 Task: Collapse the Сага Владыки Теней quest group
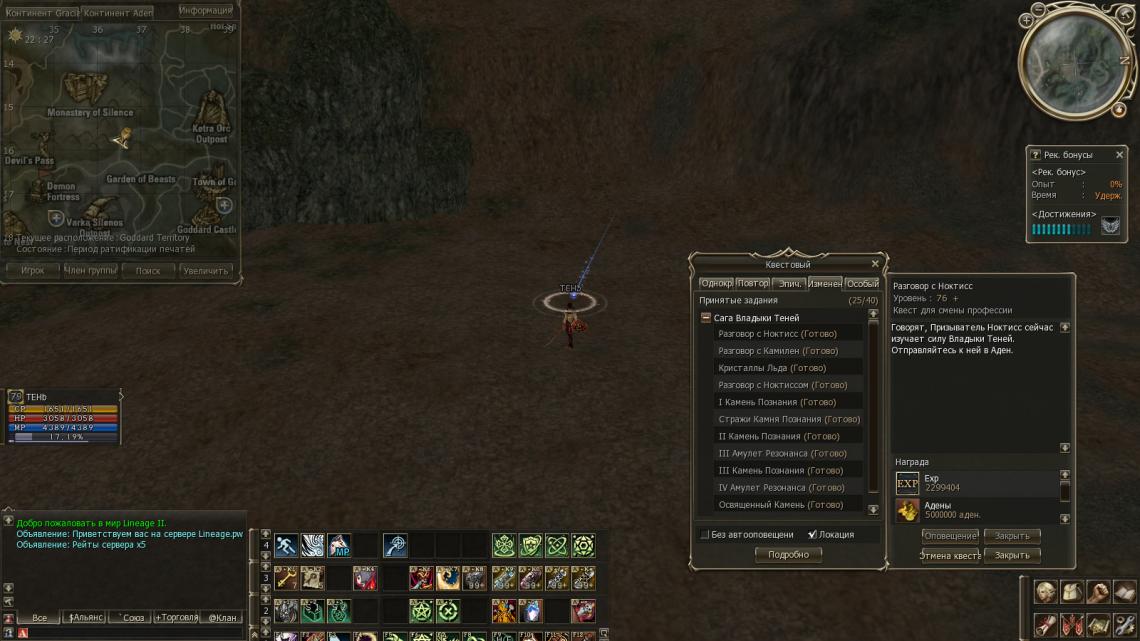point(706,318)
